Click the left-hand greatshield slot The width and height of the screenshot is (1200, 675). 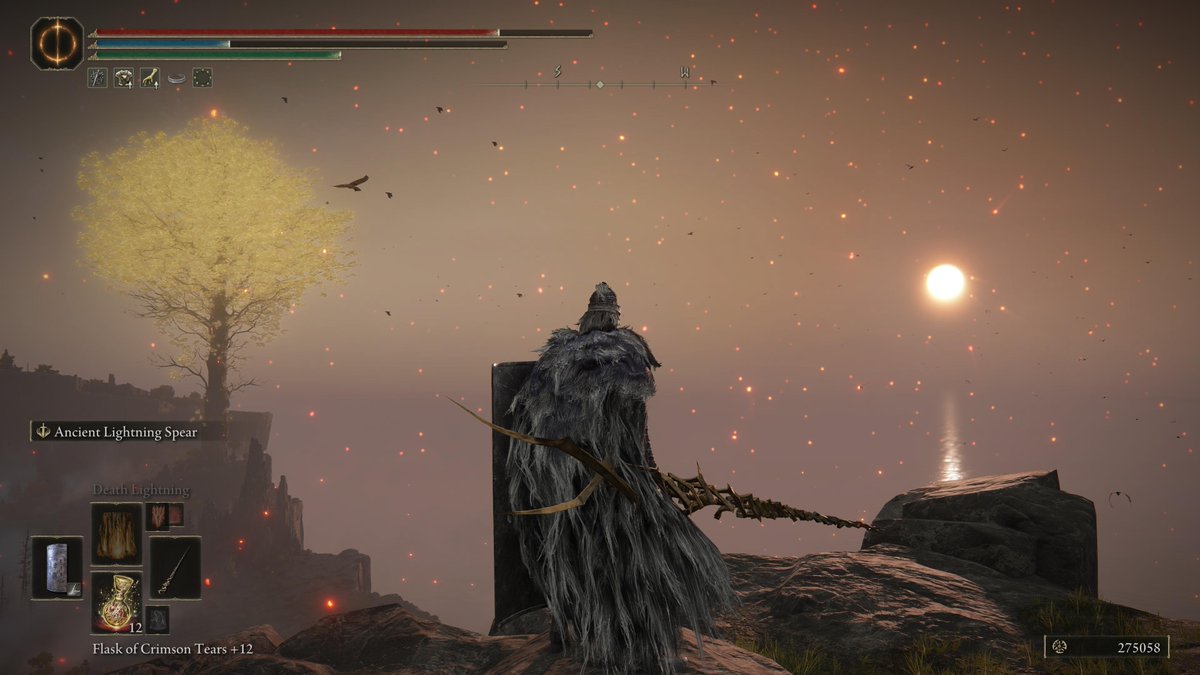click(57, 567)
